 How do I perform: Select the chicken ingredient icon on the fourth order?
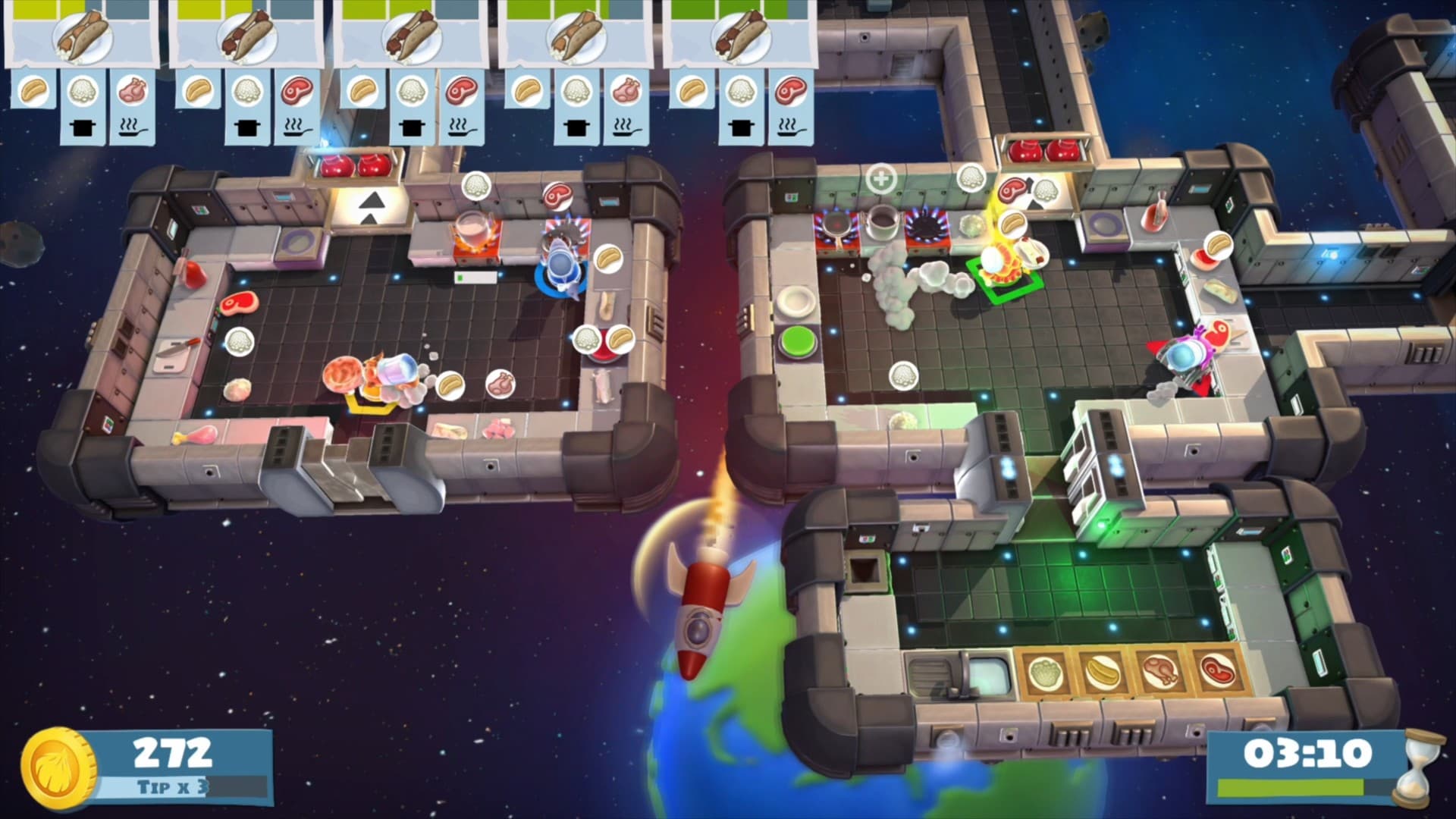pyautogui.click(x=625, y=92)
